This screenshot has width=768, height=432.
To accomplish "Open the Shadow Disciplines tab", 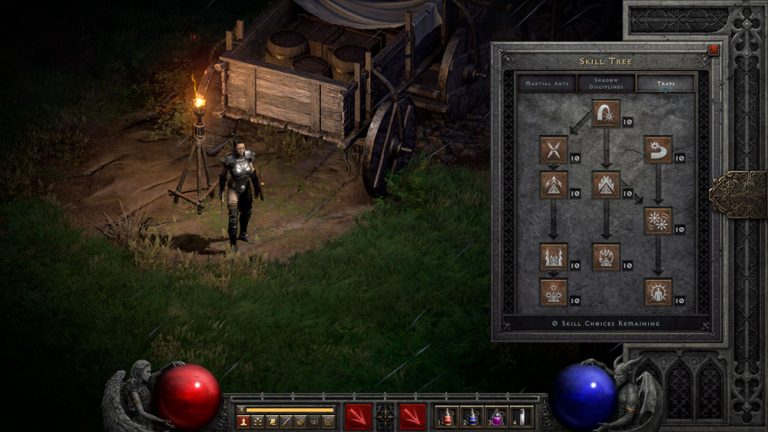I will tap(605, 84).
